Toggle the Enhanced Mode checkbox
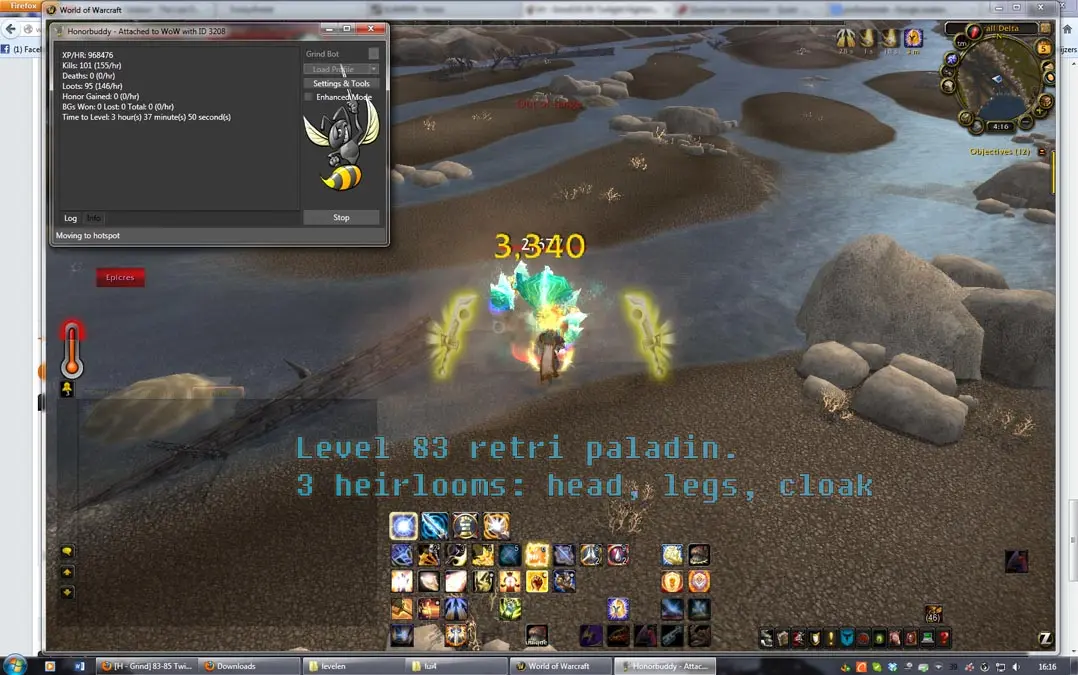The image size is (1078, 675). (309, 97)
